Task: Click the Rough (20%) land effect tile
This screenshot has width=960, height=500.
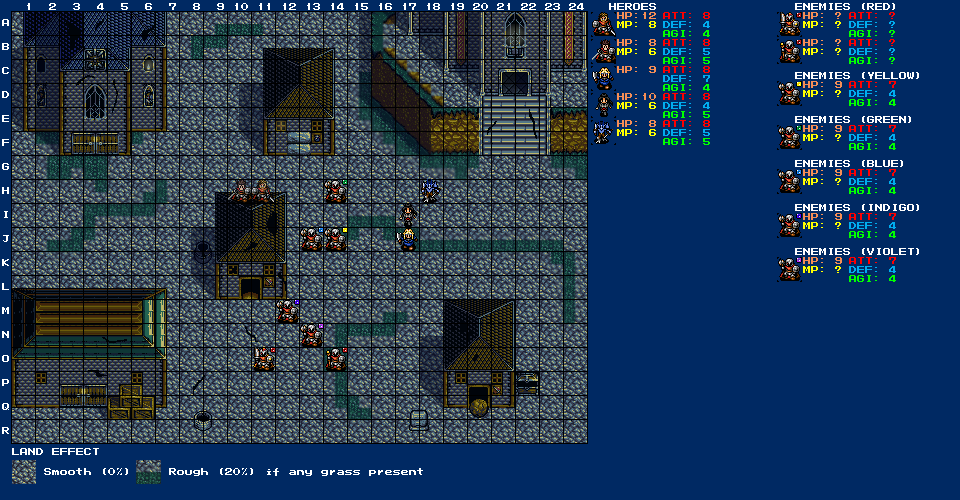Action: (149, 472)
